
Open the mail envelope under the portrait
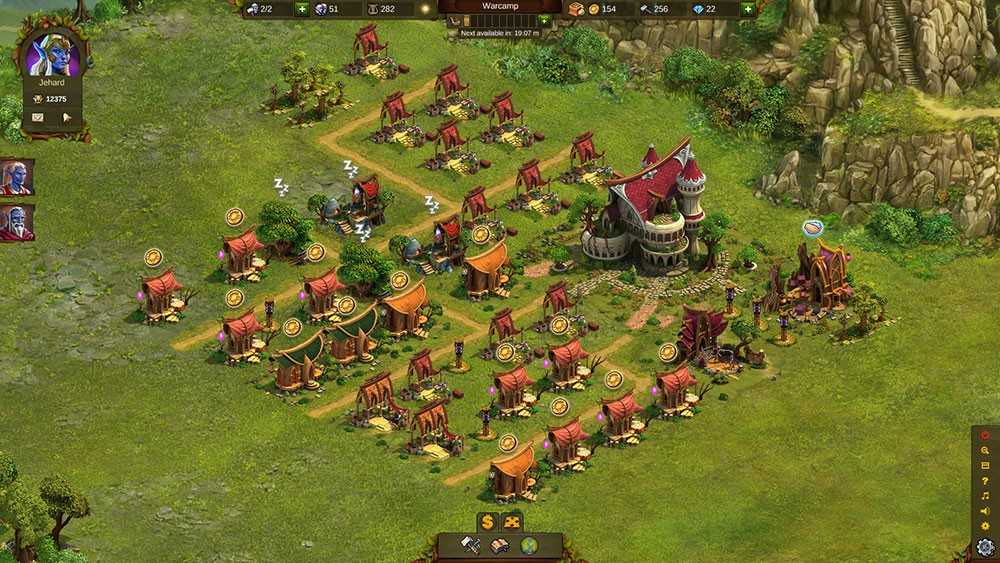pyautogui.click(x=38, y=117)
